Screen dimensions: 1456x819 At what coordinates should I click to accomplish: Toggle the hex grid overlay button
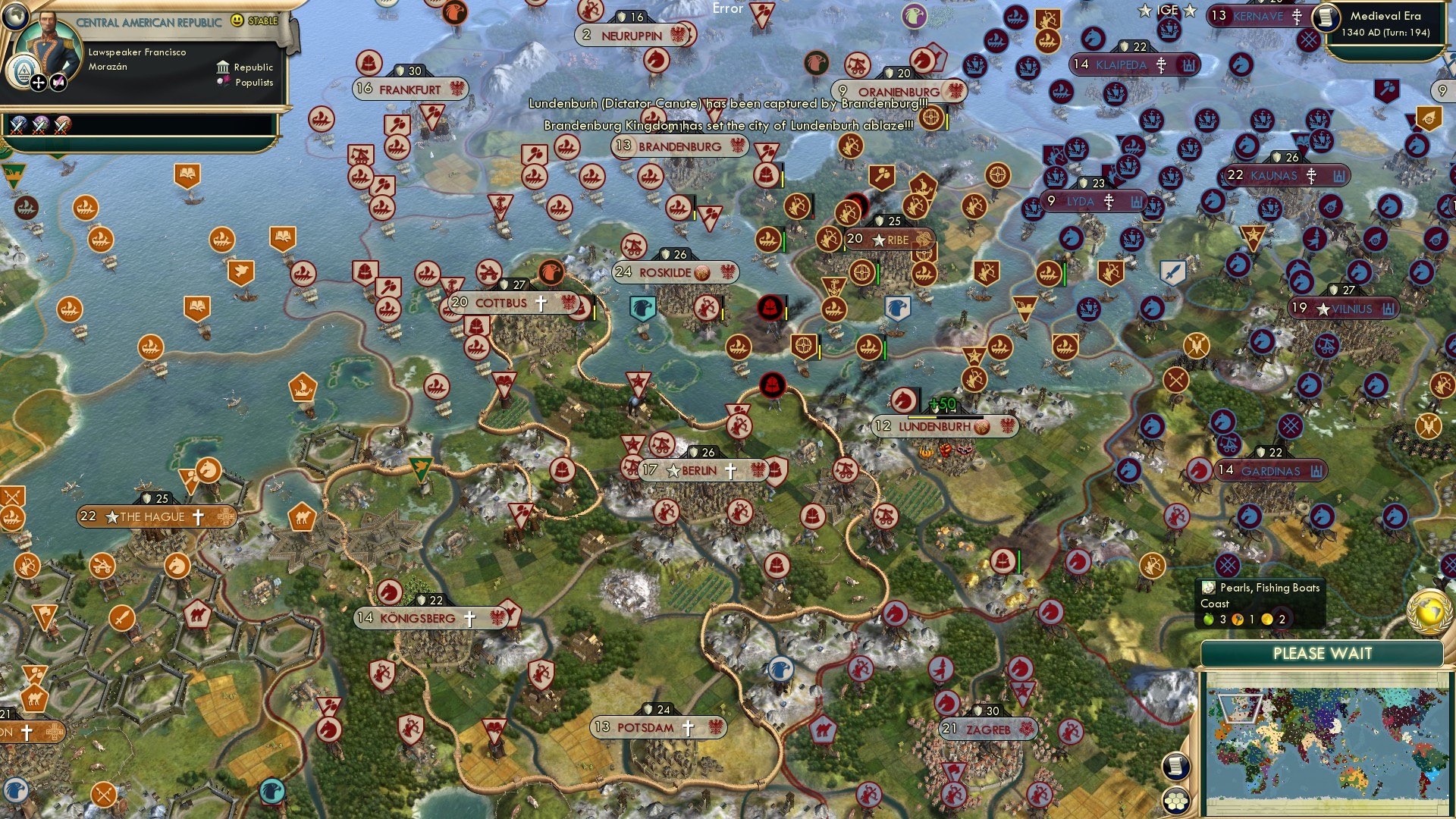[x=1178, y=800]
